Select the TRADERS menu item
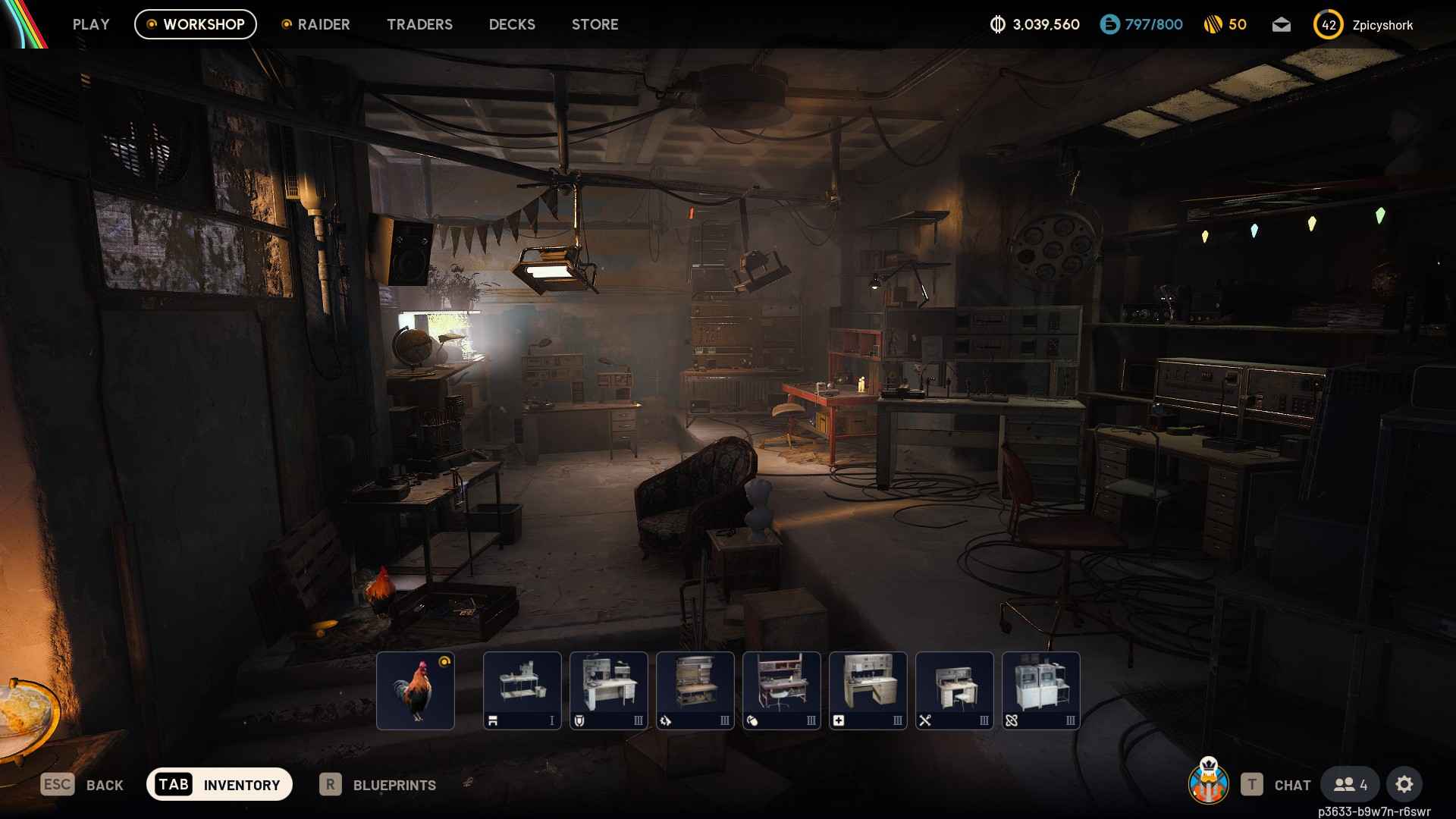Screen dimensions: 1456x819 419,24
